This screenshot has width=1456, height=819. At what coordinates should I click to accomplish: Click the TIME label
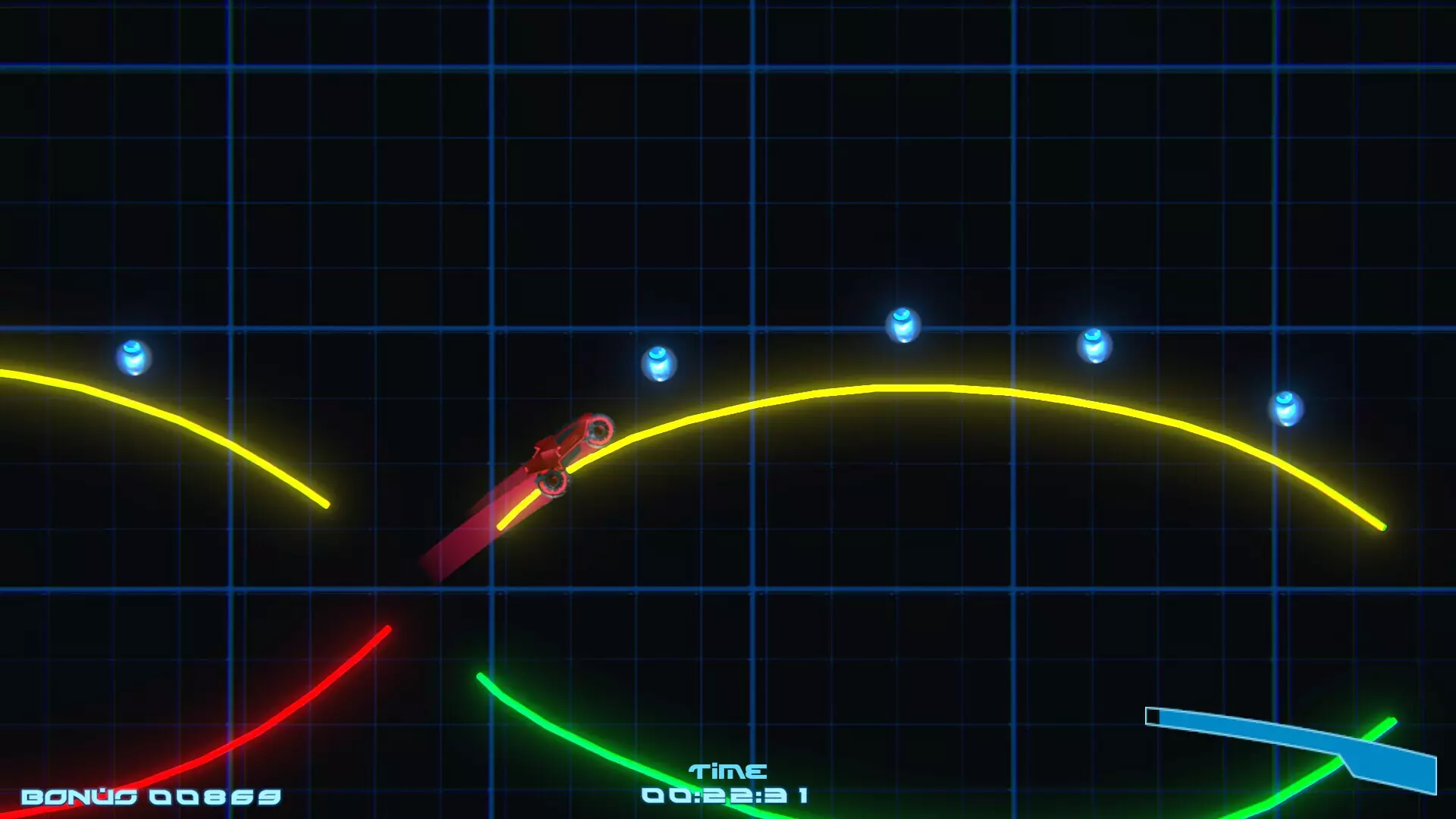(726, 773)
